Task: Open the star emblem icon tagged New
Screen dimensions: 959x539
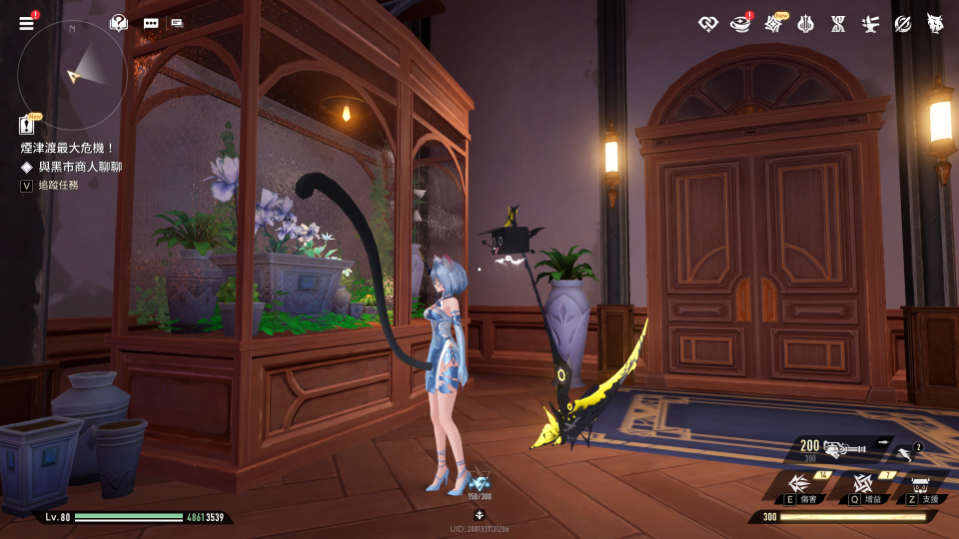Action: [x=774, y=23]
